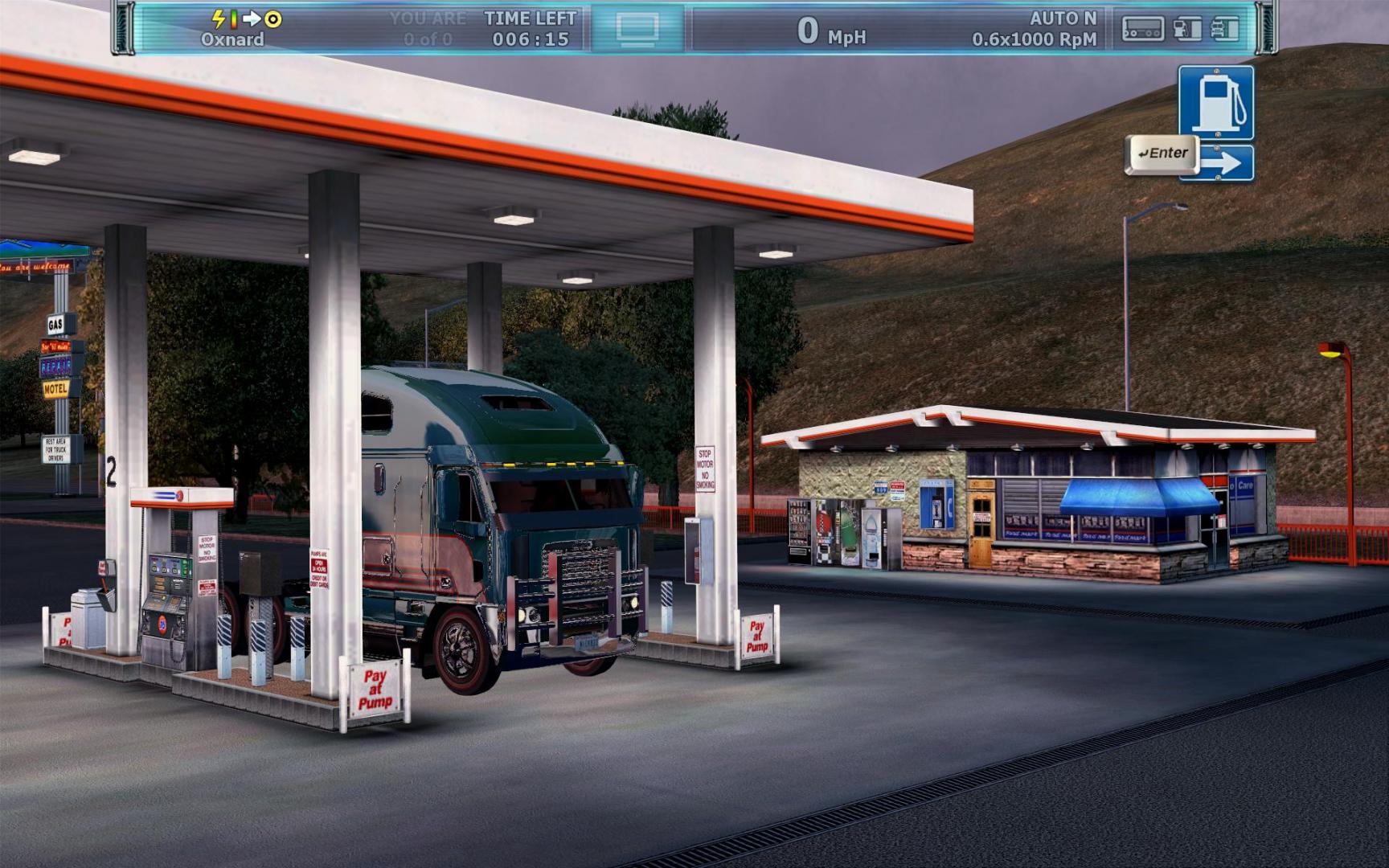This screenshot has height=868, width=1389.
Task: Select the truck repair service icon
Action: click(x=1225, y=28)
